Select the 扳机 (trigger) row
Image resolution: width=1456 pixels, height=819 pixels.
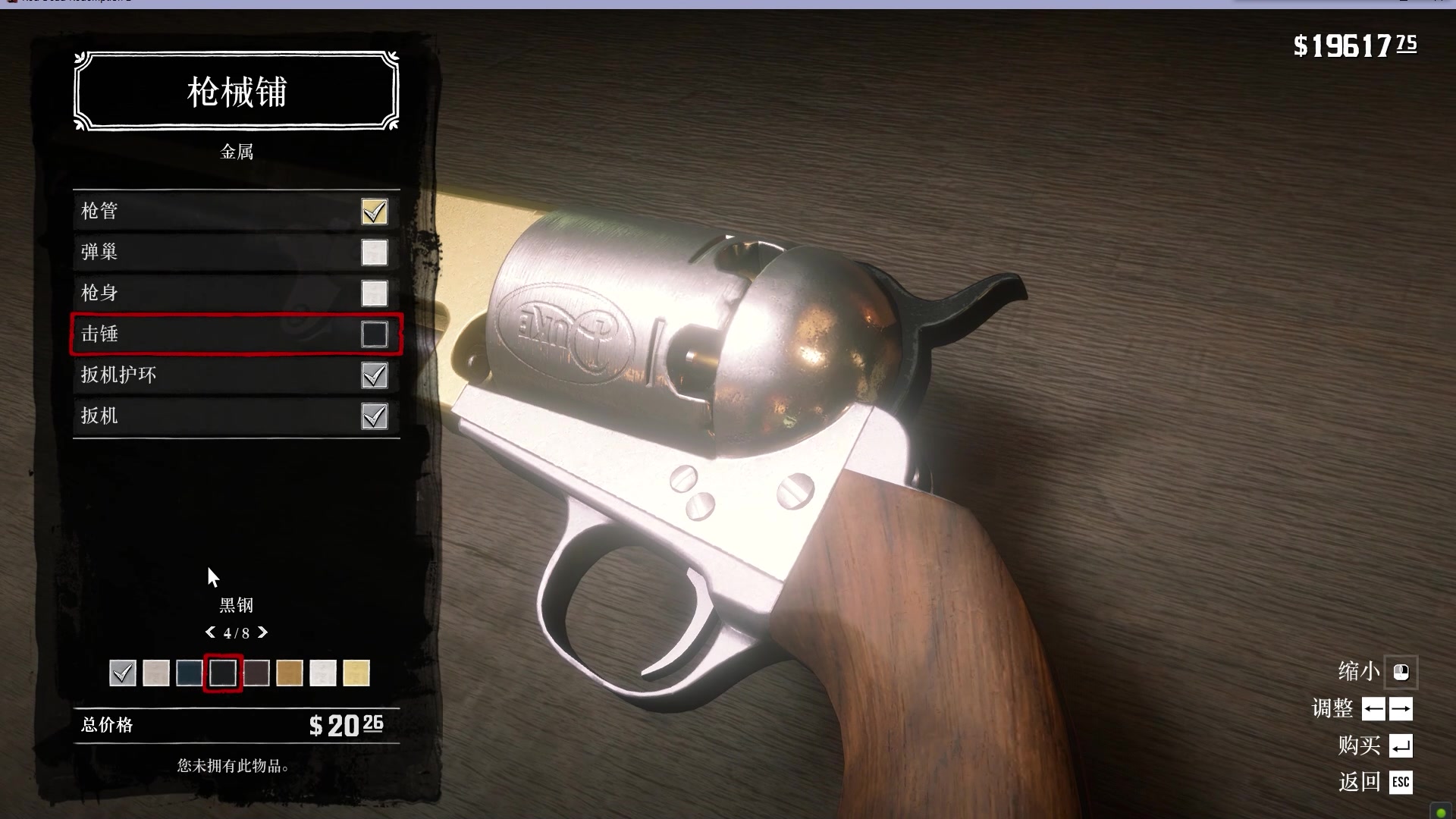[236, 416]
